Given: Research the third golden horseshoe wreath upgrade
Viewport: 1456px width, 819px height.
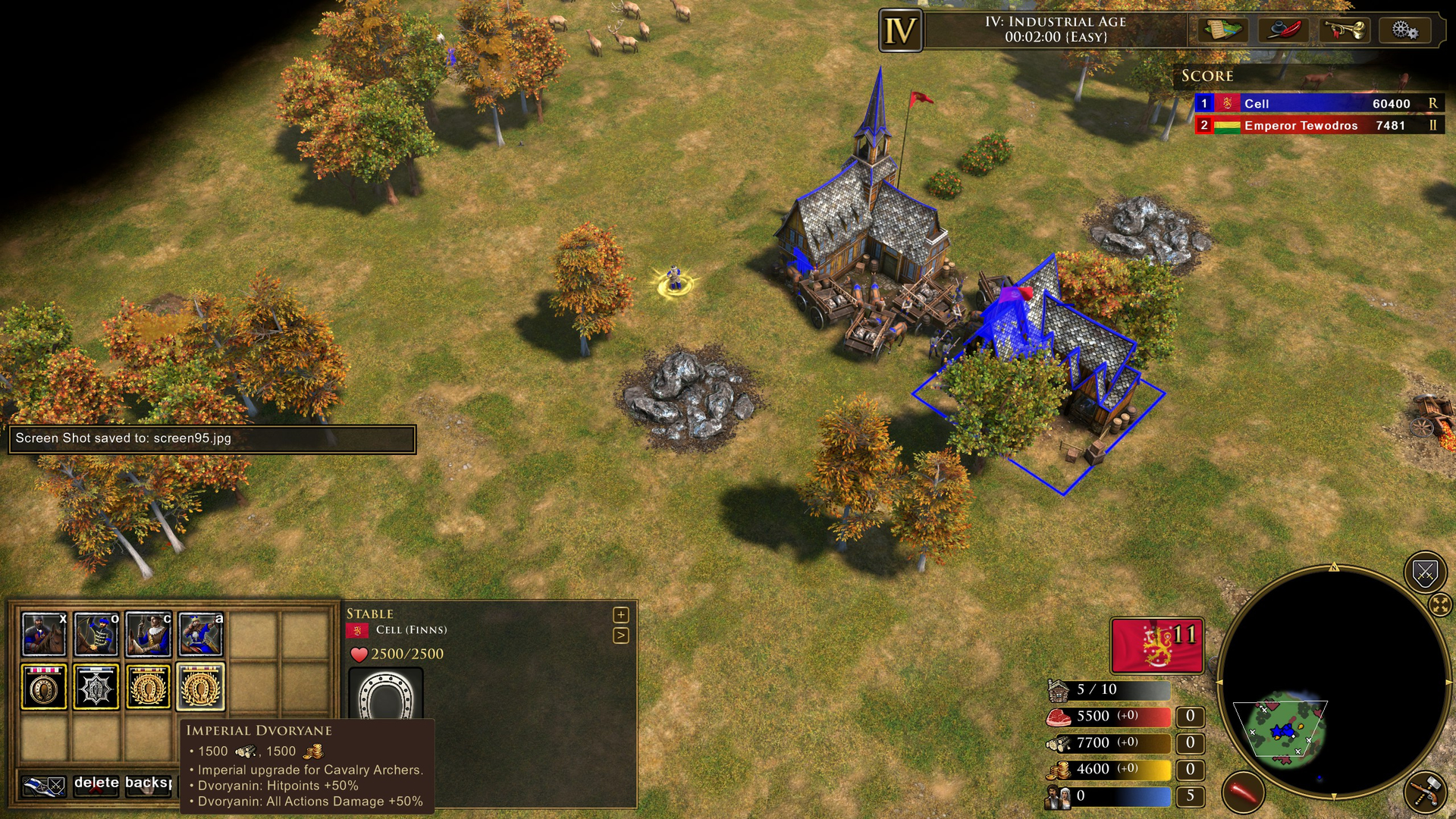Looking at the screenshot, I should click(x=149, y=686).
